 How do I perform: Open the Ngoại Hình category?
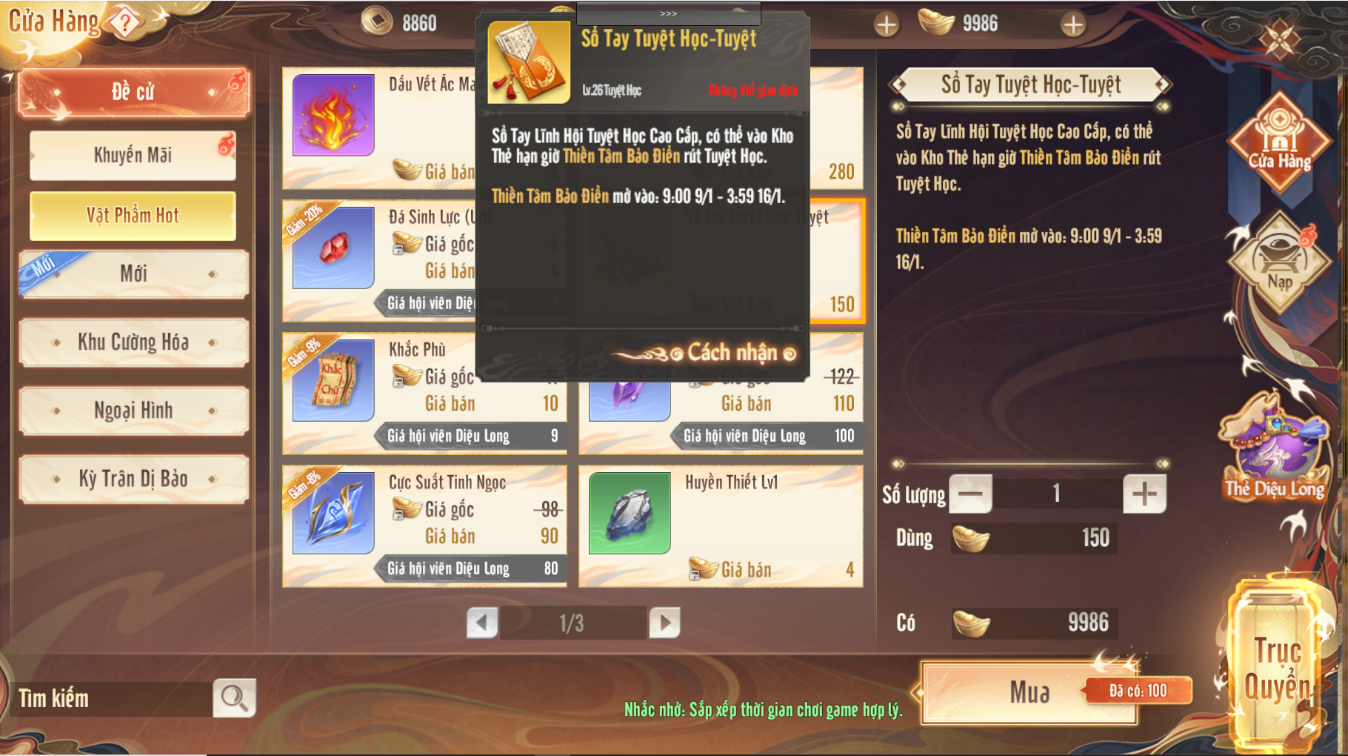pos(133,411)
